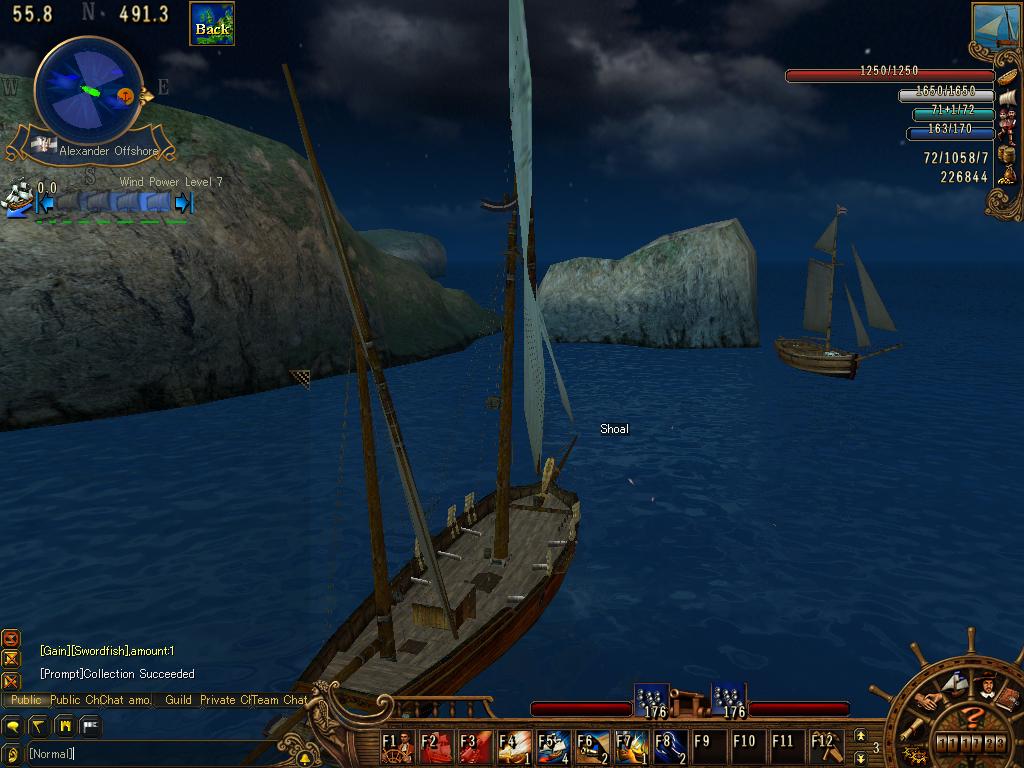This screenshot has width=1024, height=768.
Task: Select the Public chat tab
Action: pyautogui.click(x=26, y=700)
